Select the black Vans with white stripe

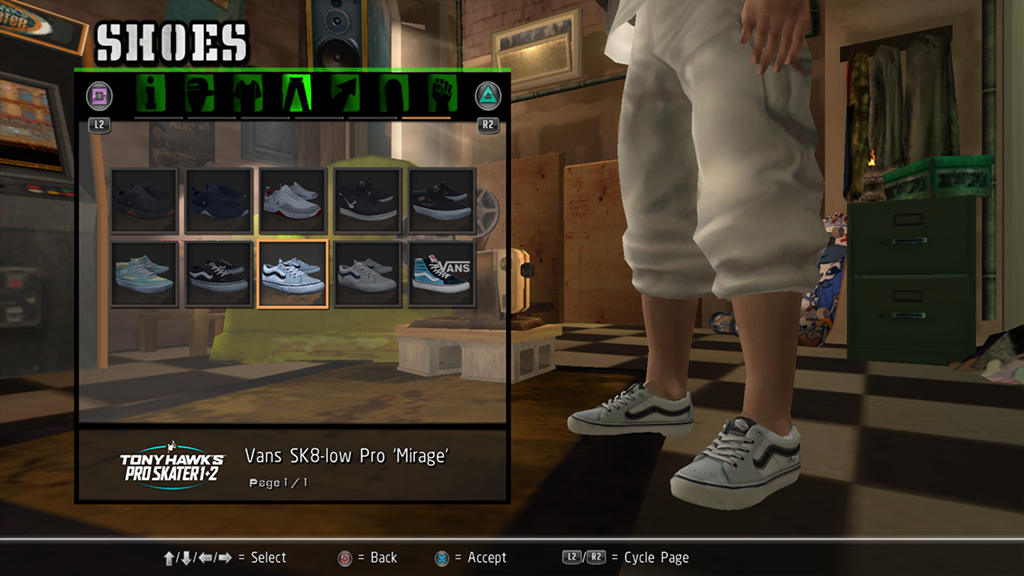click(218, 274)
